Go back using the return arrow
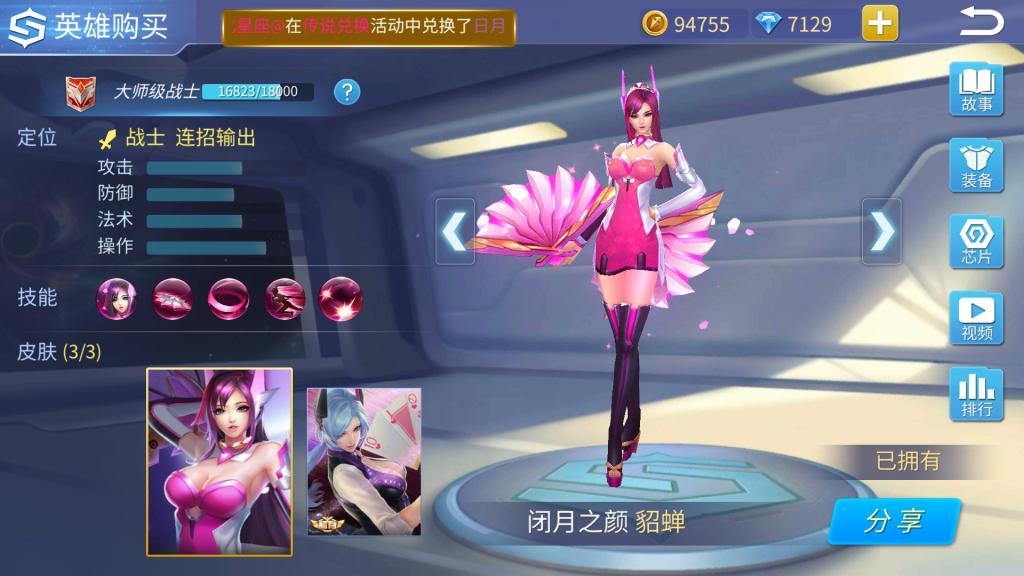 tap(981, 22)
